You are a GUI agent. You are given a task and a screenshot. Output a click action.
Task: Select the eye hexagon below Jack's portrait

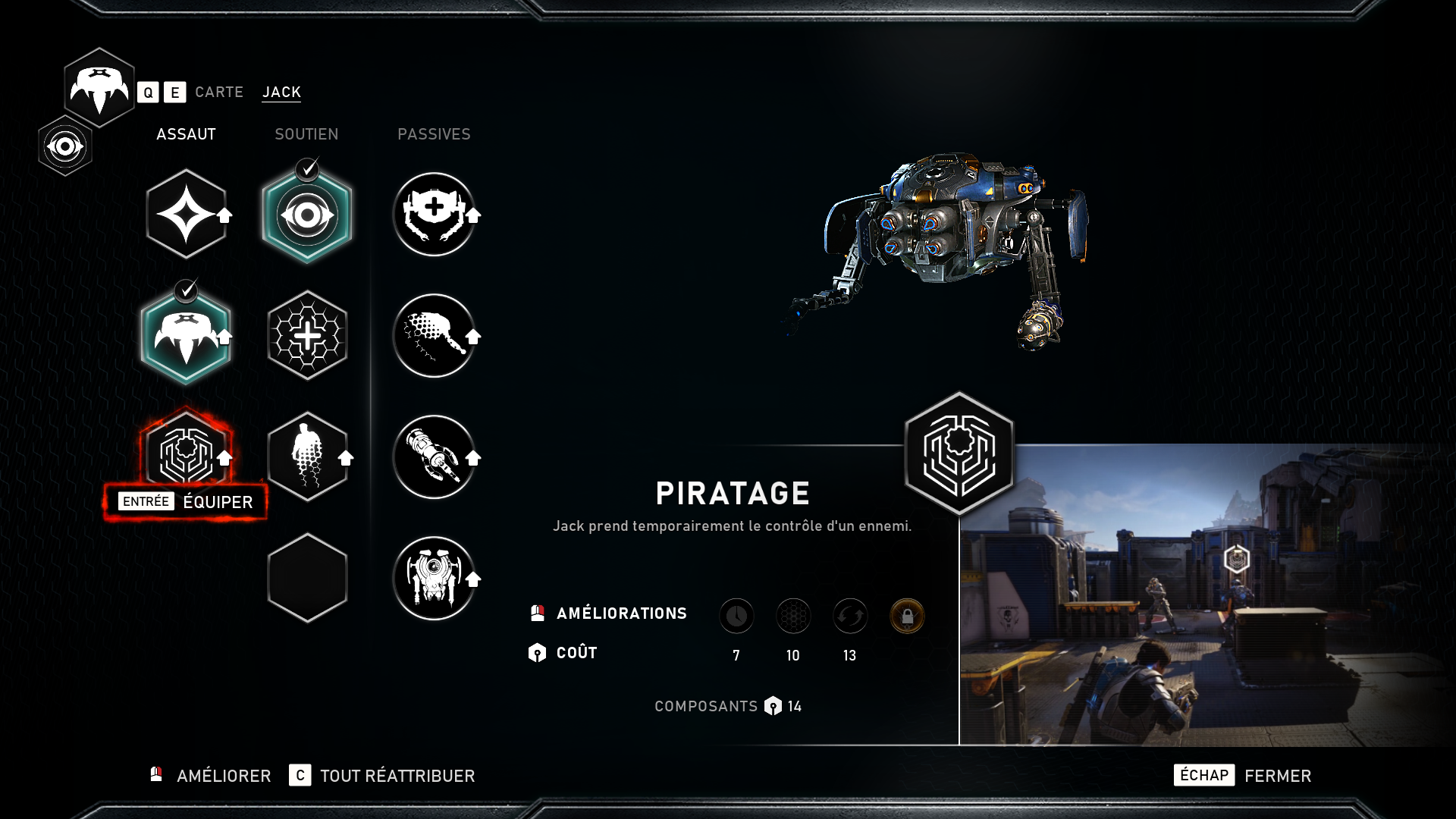click(65, 146)
